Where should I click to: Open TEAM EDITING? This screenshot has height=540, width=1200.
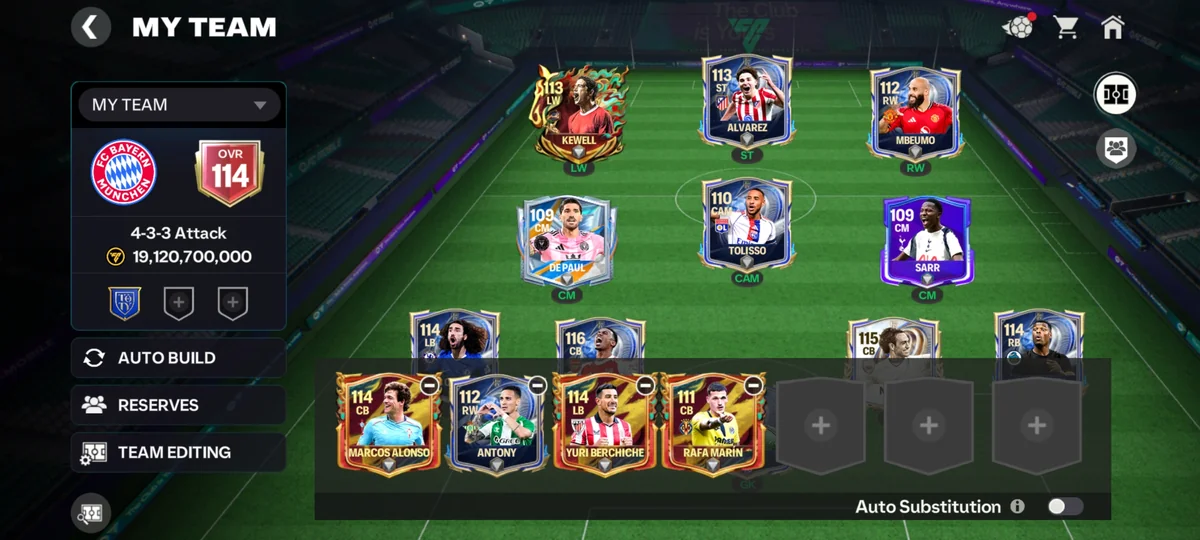tap(178, 452)
